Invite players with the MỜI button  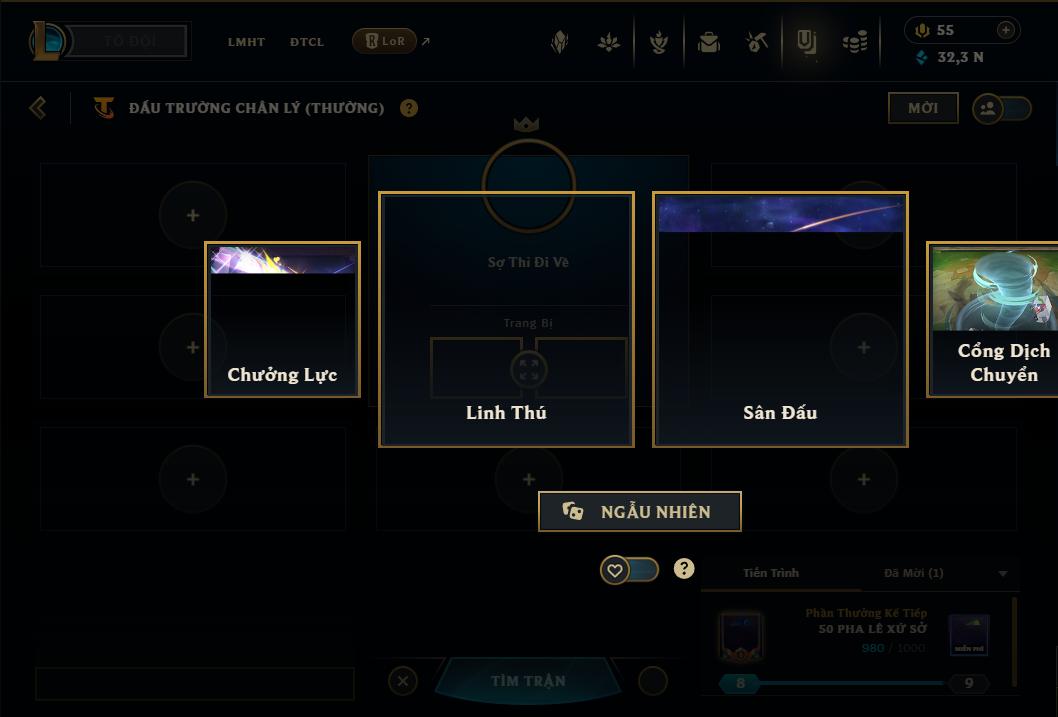click(922, 108)
